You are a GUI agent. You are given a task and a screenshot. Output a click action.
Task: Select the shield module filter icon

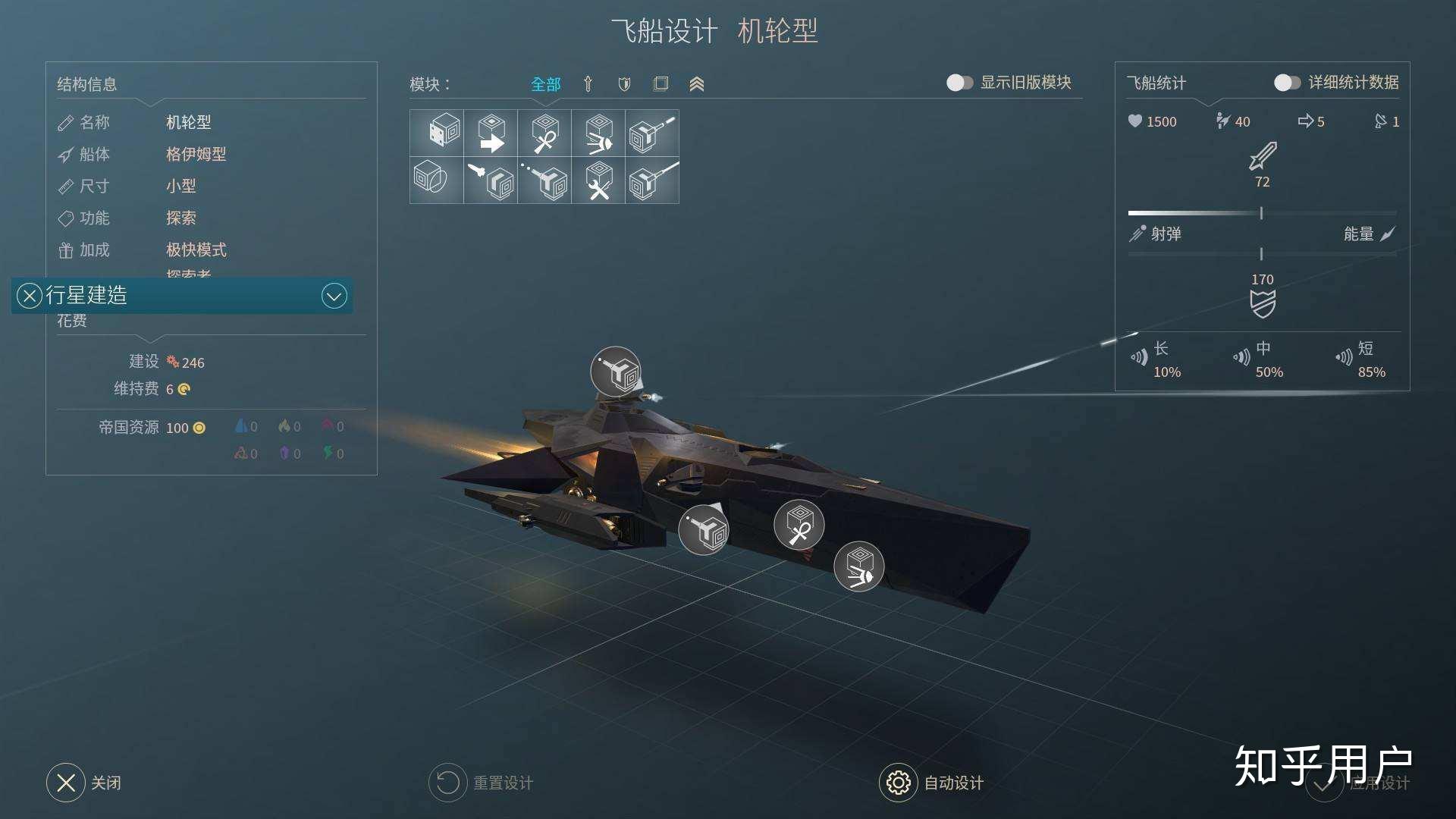pos(623,83)
